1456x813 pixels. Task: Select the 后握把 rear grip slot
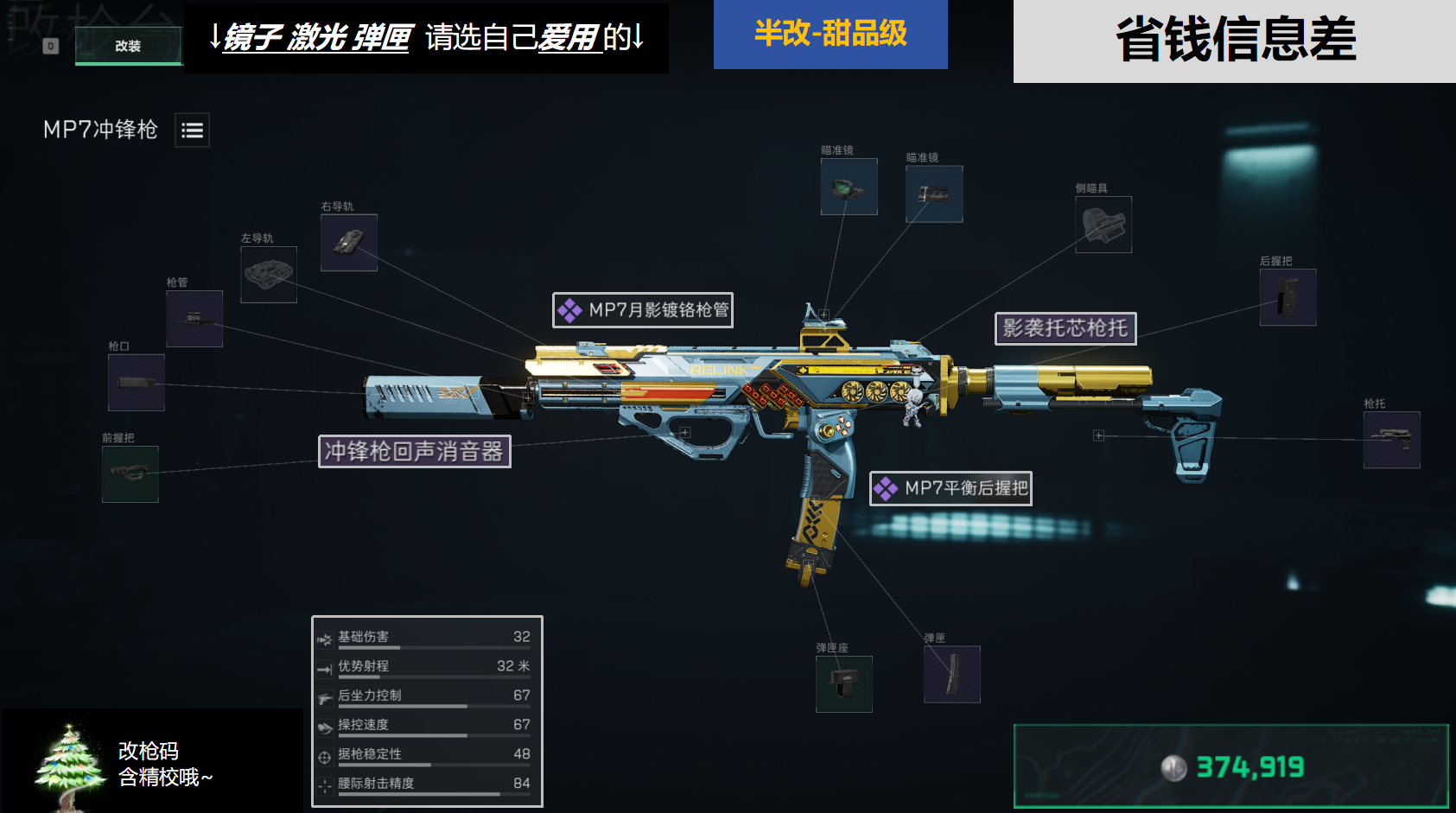[x=1287, y=297]
